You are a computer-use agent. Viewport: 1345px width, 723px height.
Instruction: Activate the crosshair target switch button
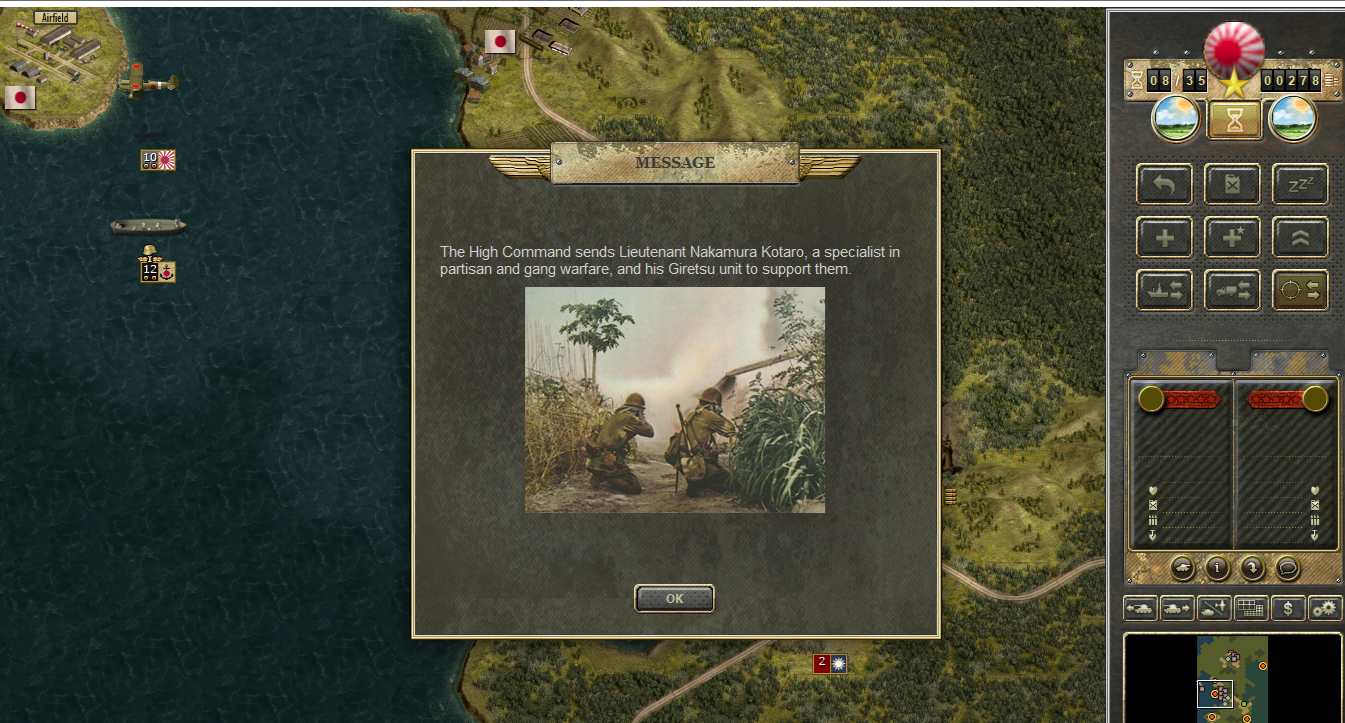click(x=1300, y=290)
